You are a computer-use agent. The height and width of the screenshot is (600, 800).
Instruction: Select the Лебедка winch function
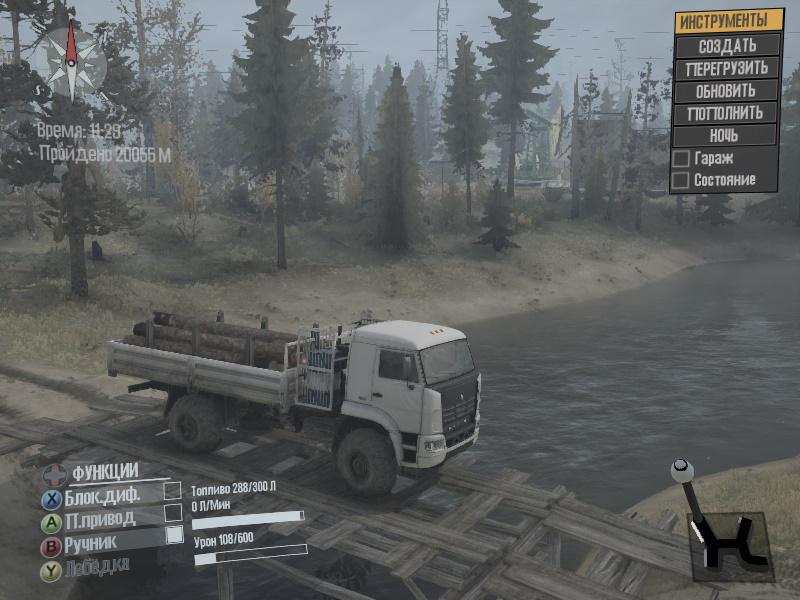click(x=99, y=569)
